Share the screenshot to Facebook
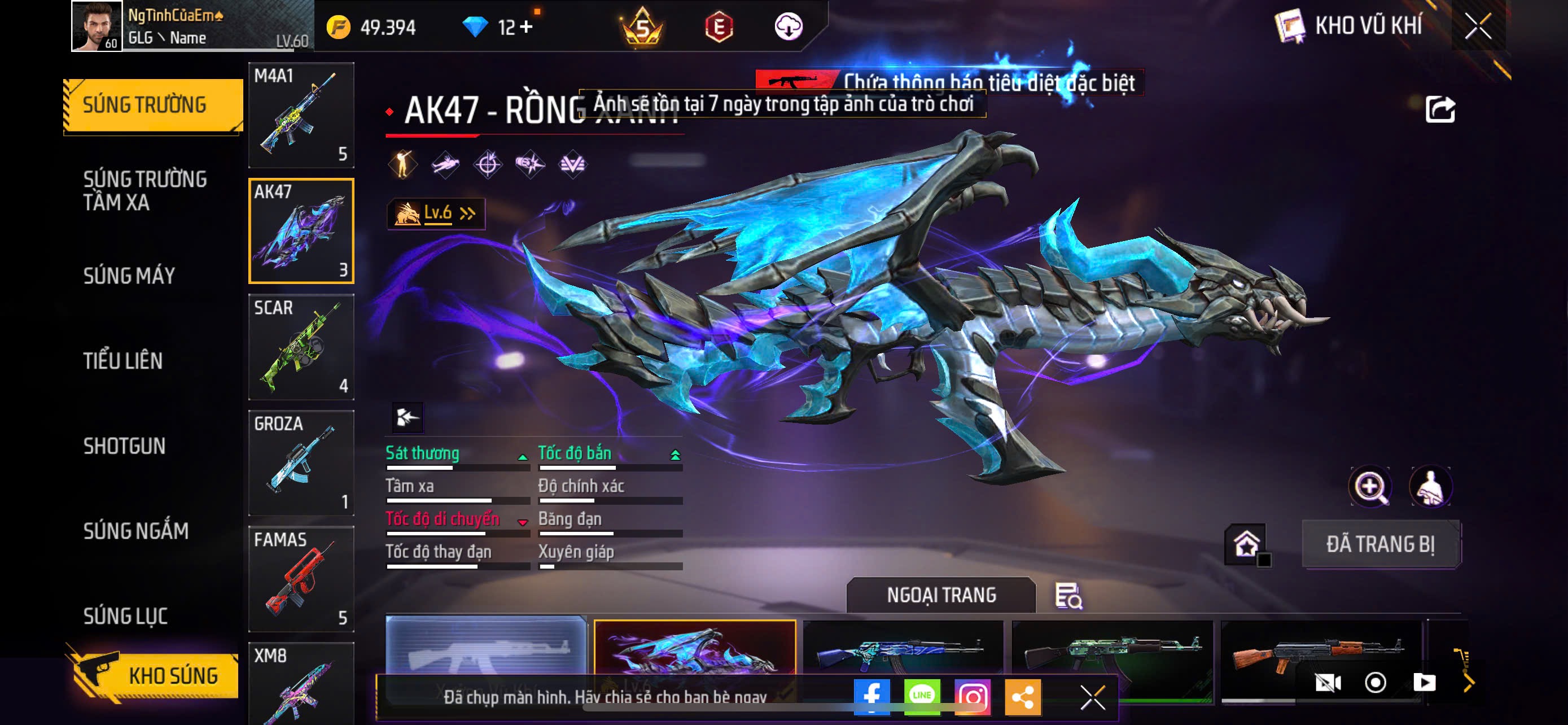 point(871,696)
